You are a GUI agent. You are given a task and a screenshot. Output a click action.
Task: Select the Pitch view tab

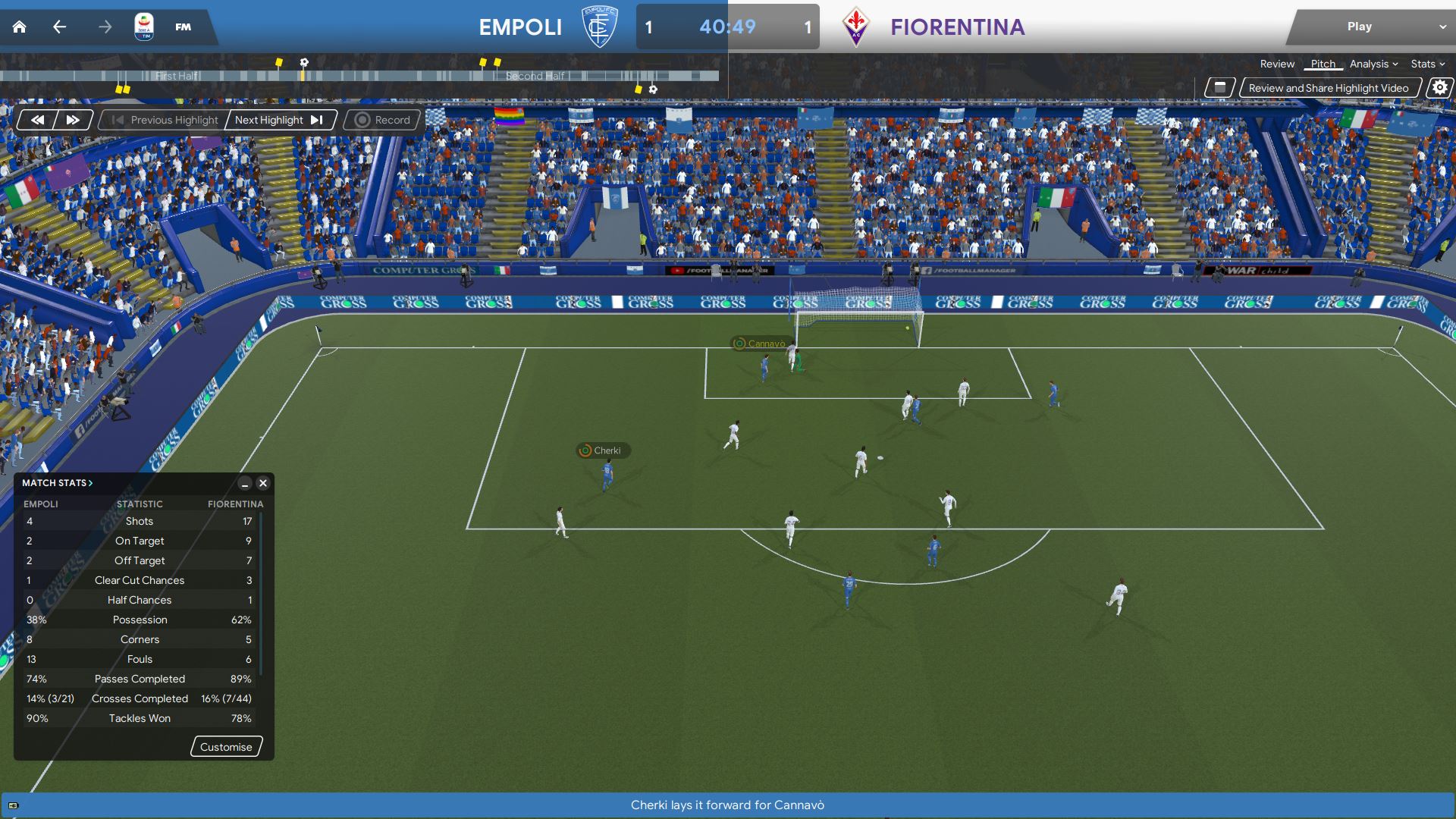click(1323, 64)
